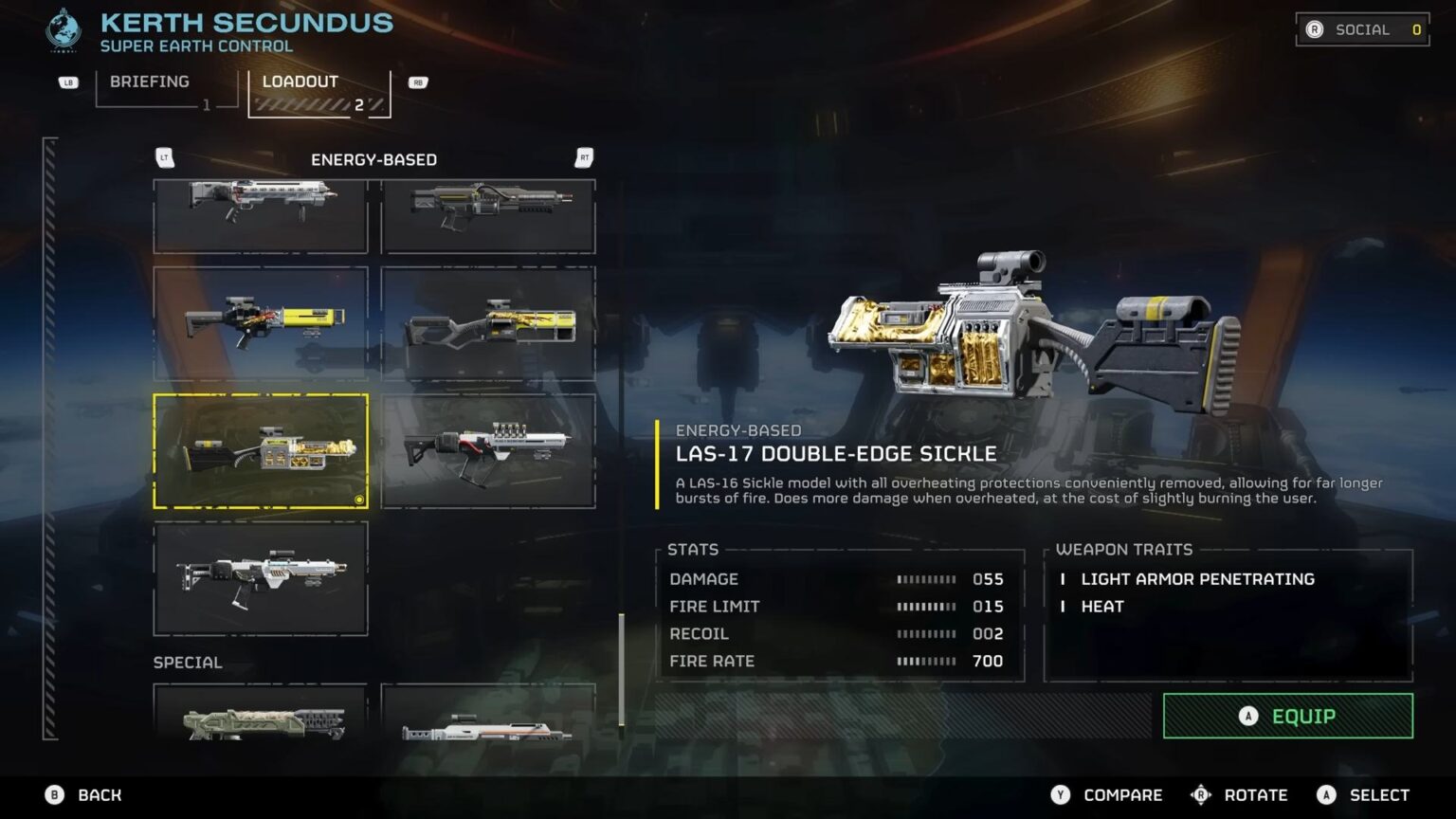Click the LB bumper icon above the Briefing tab

(x=67, y=83)
